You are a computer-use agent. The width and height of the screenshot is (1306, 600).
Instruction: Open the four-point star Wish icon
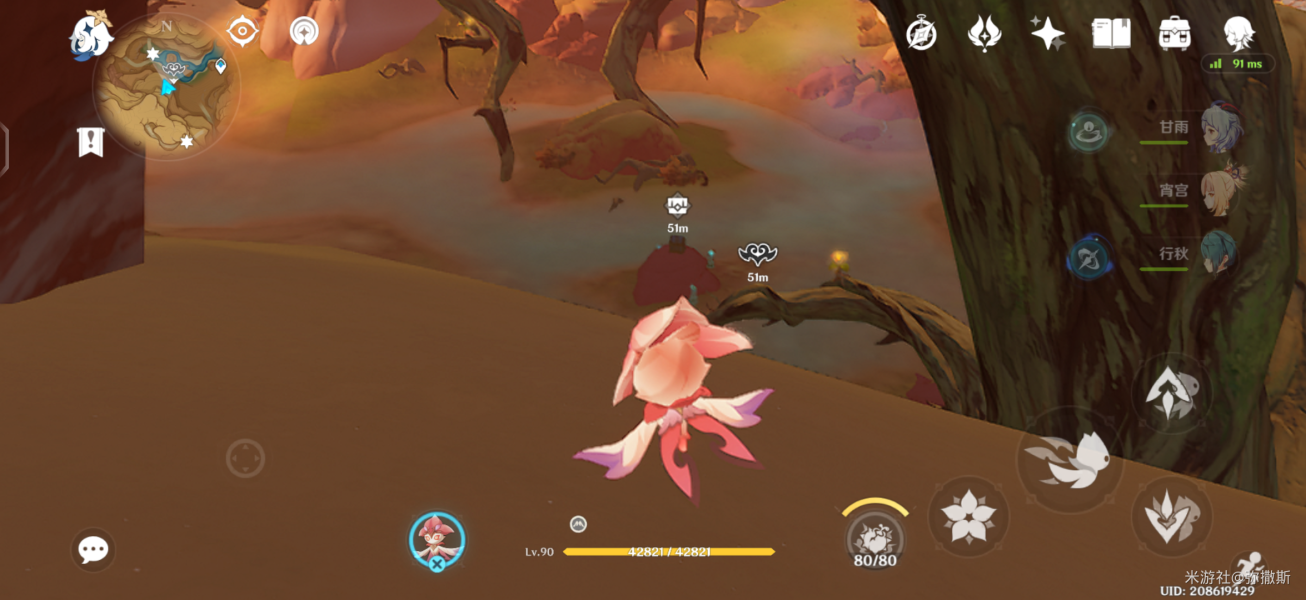click(1047, 34)
